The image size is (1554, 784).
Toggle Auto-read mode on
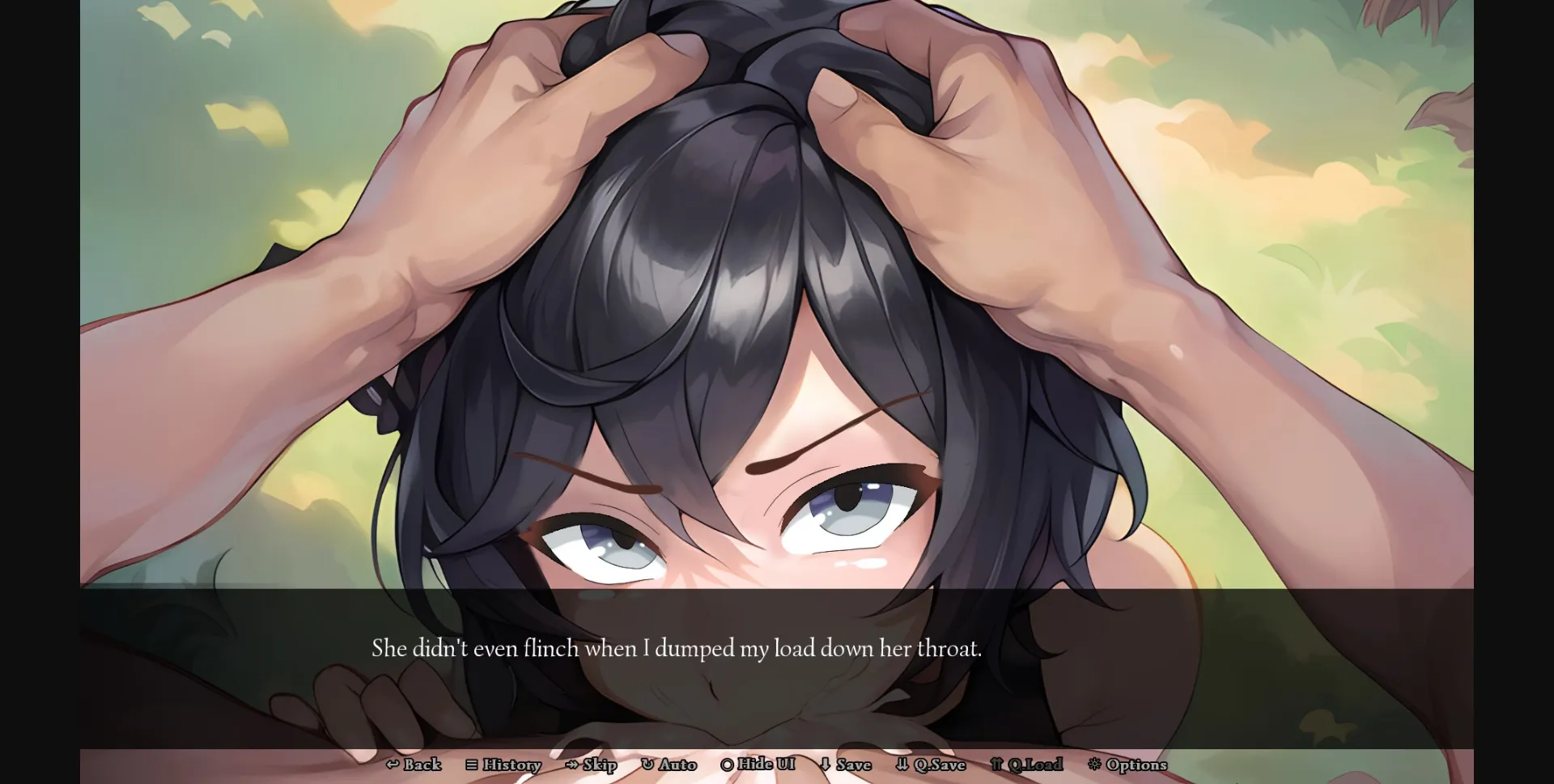coord(670,765)
